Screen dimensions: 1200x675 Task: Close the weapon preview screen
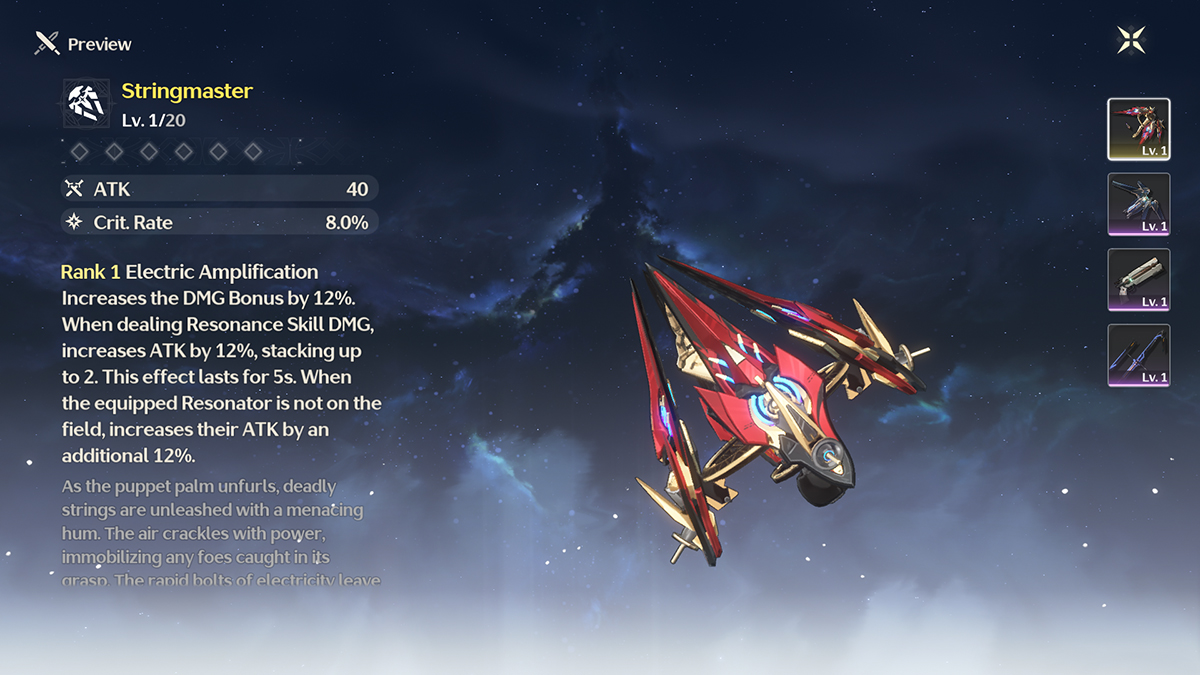tap(1131, 40)
